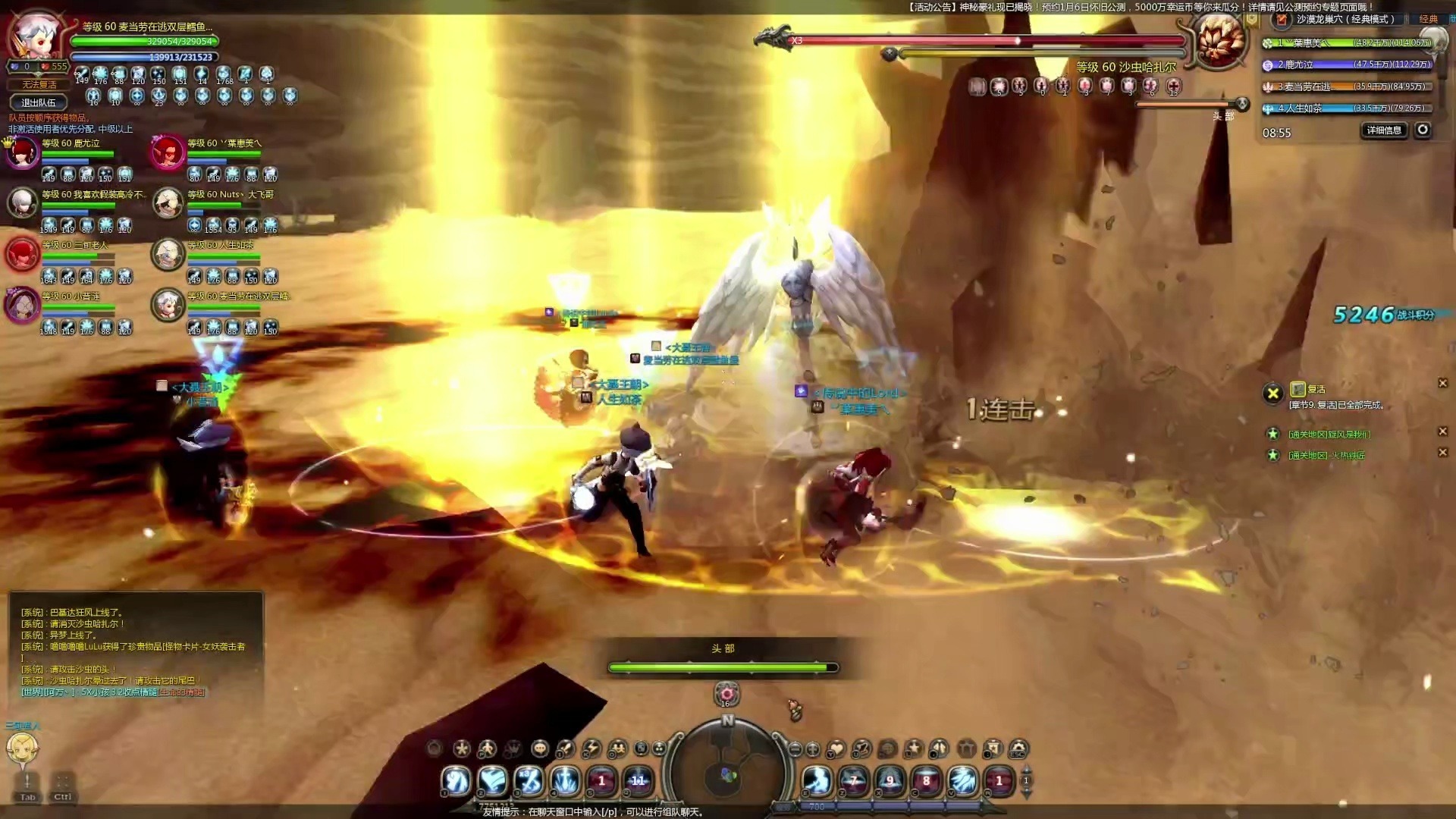This screenshot has height=819, width=1456.
Task: Use the skill showing cooldown 9
Action: tap(890, 780)
